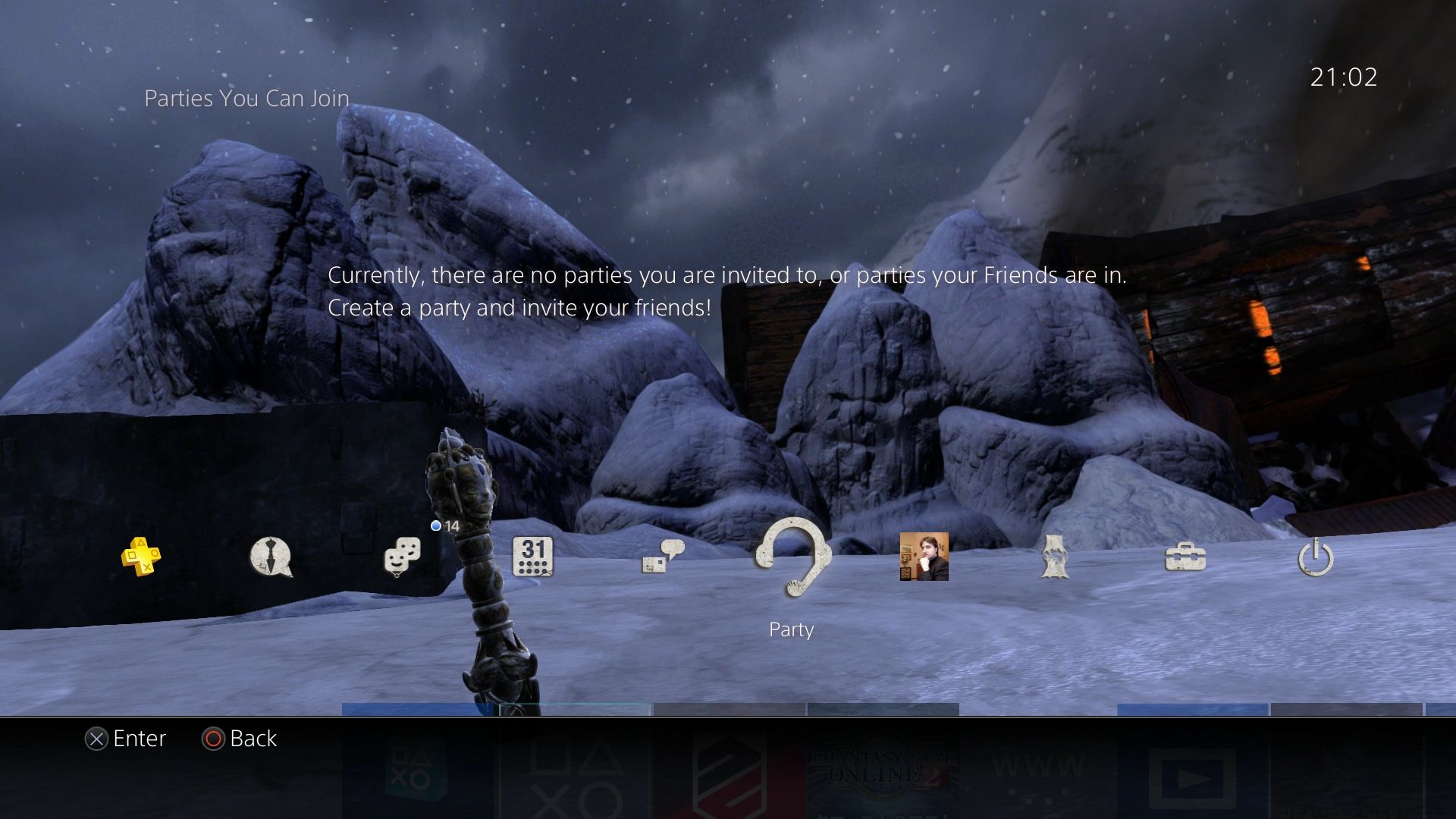Open the Settings toolbox icon

[1185, 557]
